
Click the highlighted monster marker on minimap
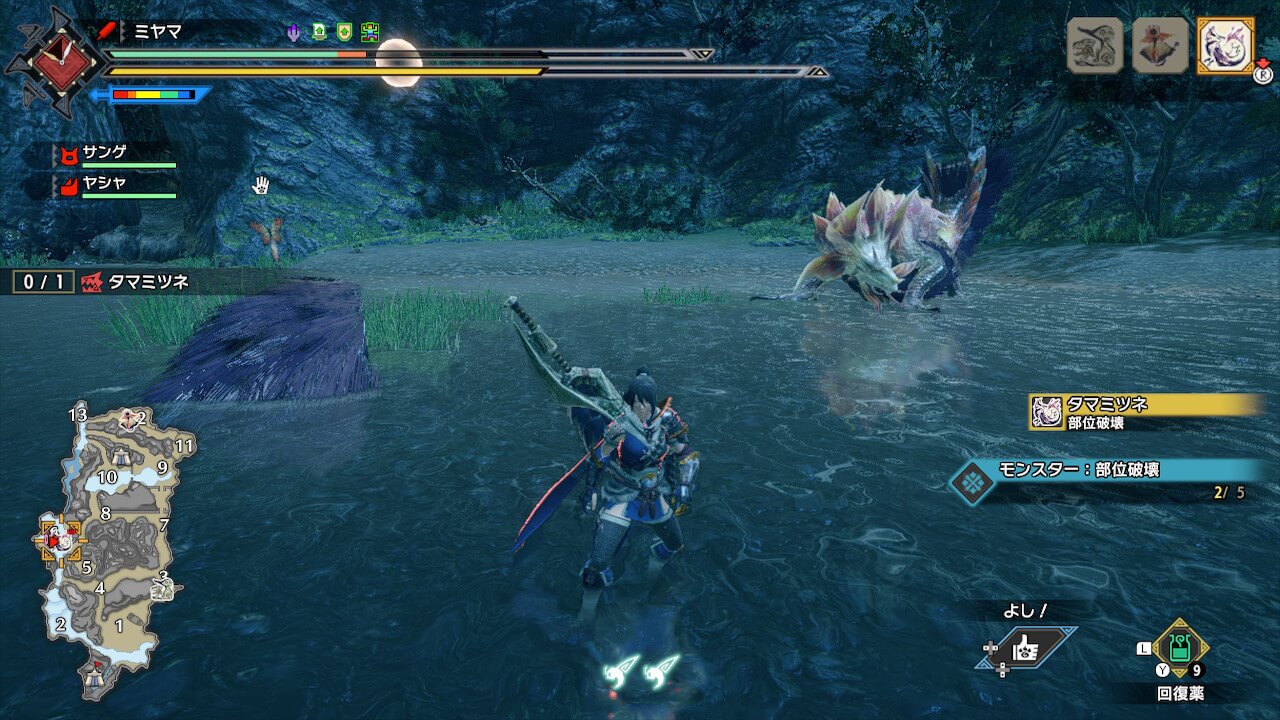pyautogui.click(x=61, y=540)
